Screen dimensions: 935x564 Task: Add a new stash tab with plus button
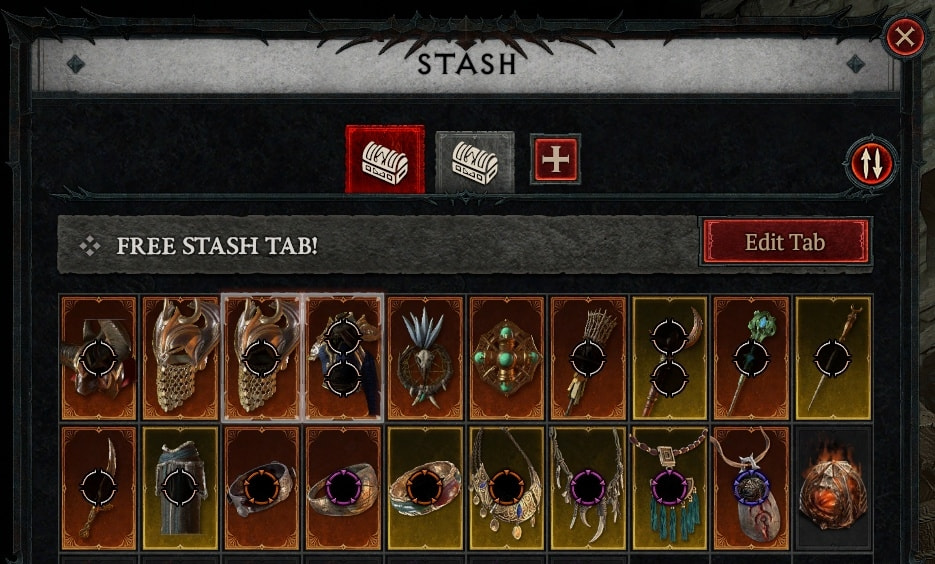click(x=554, y=159)
